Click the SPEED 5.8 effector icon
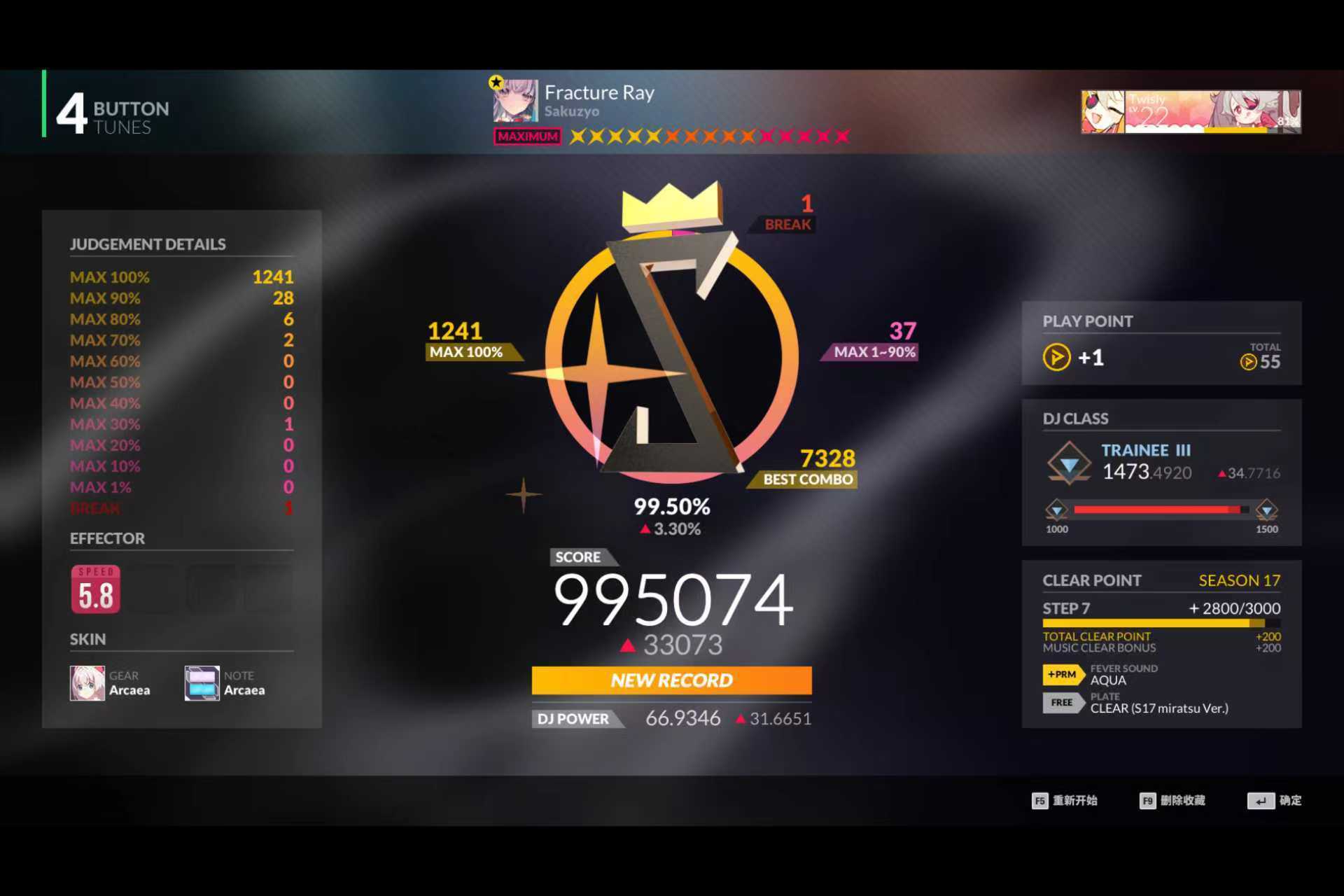1344x896 pixels. (x=95, y=589)
